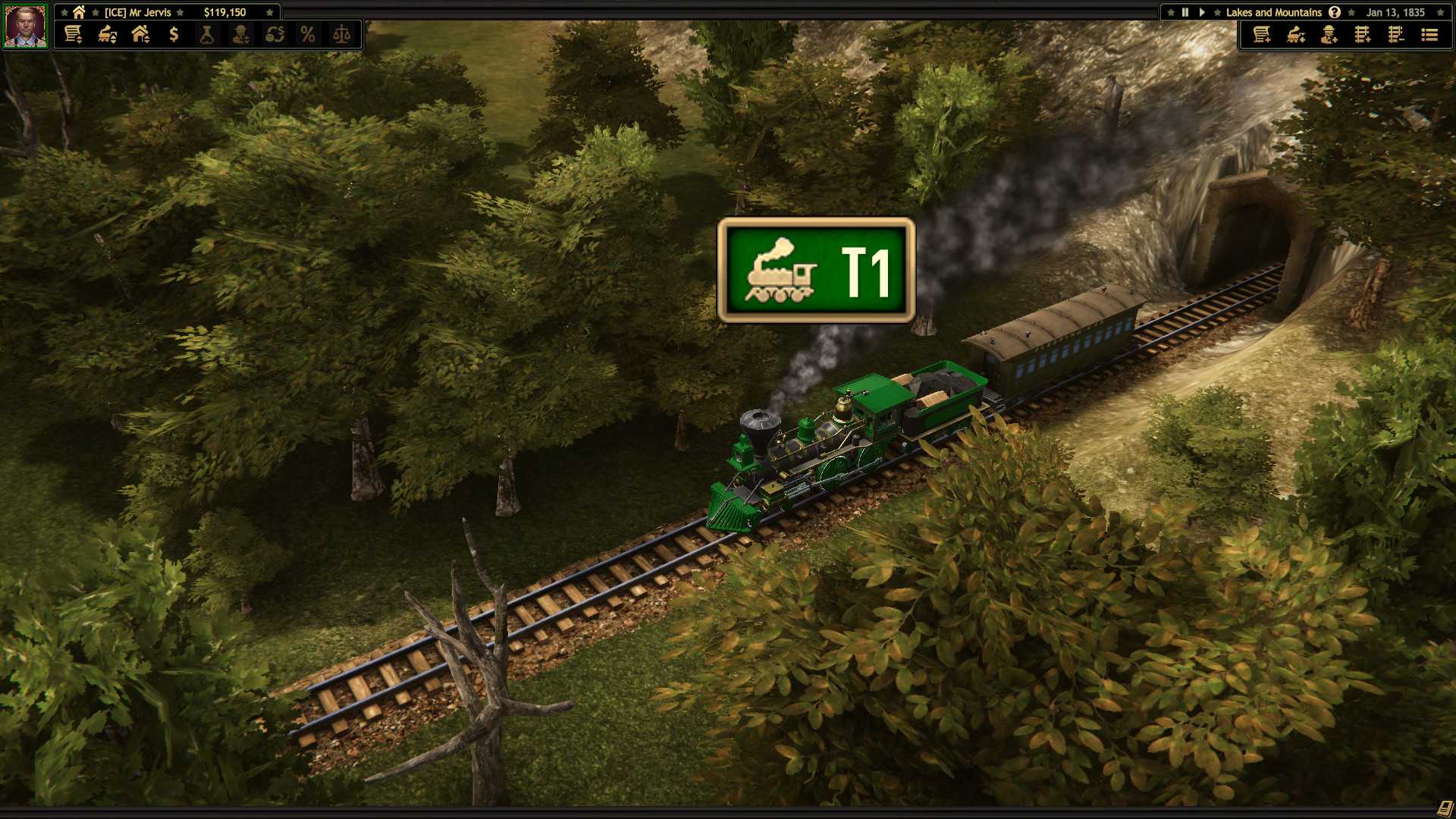
Task: Select the T1 train label
Action: coord(814,273)
